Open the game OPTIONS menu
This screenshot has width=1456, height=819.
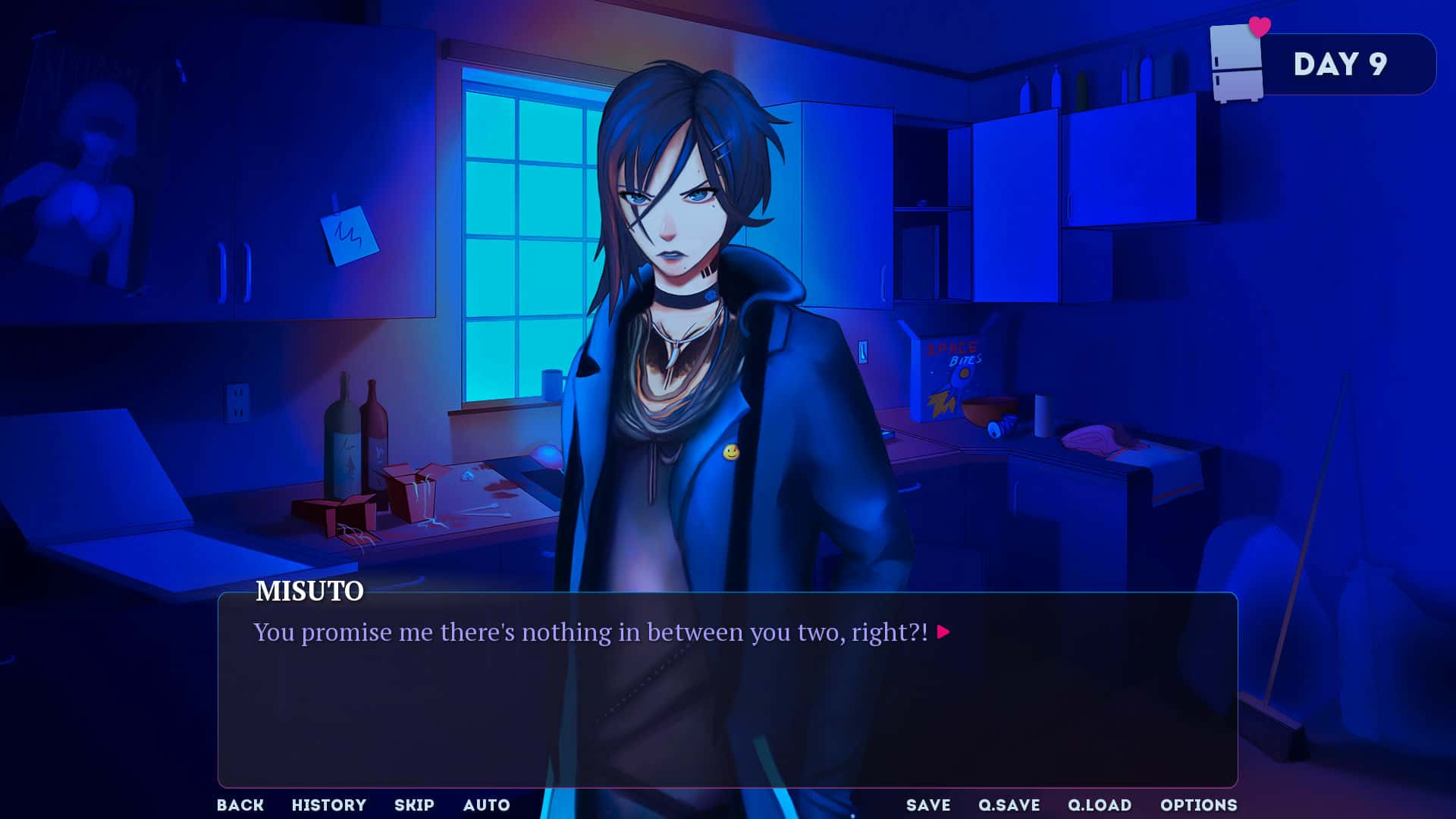click(x=1199, y=805)
